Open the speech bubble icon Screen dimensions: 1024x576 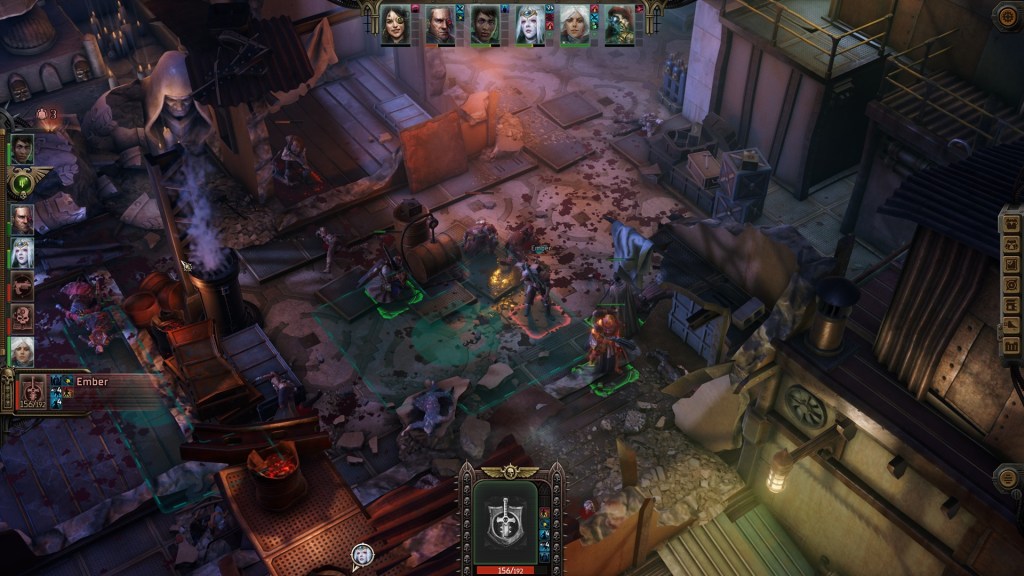pos(362,554)
